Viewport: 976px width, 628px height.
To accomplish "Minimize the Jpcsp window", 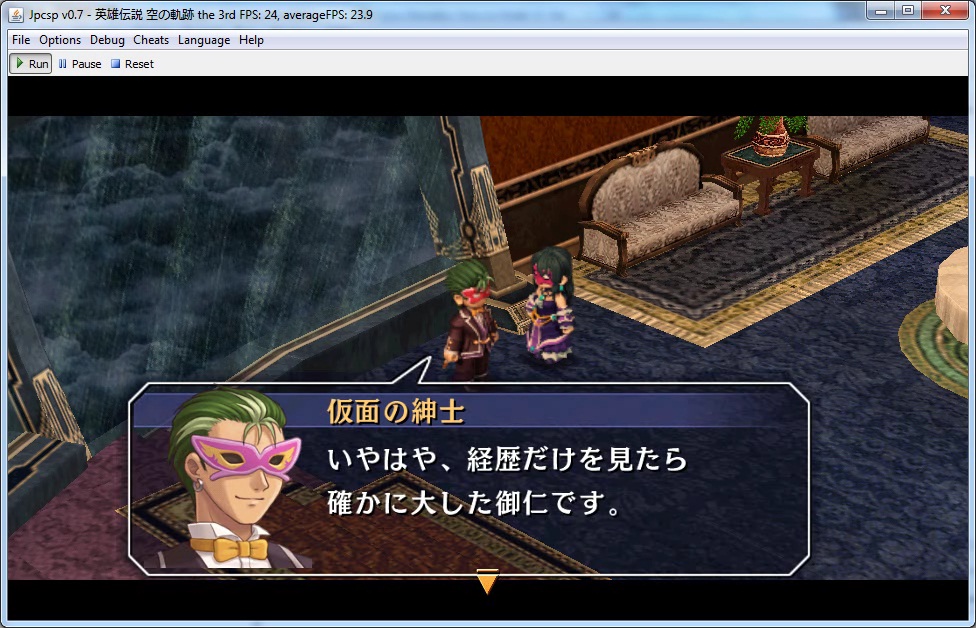I will 880,11.
